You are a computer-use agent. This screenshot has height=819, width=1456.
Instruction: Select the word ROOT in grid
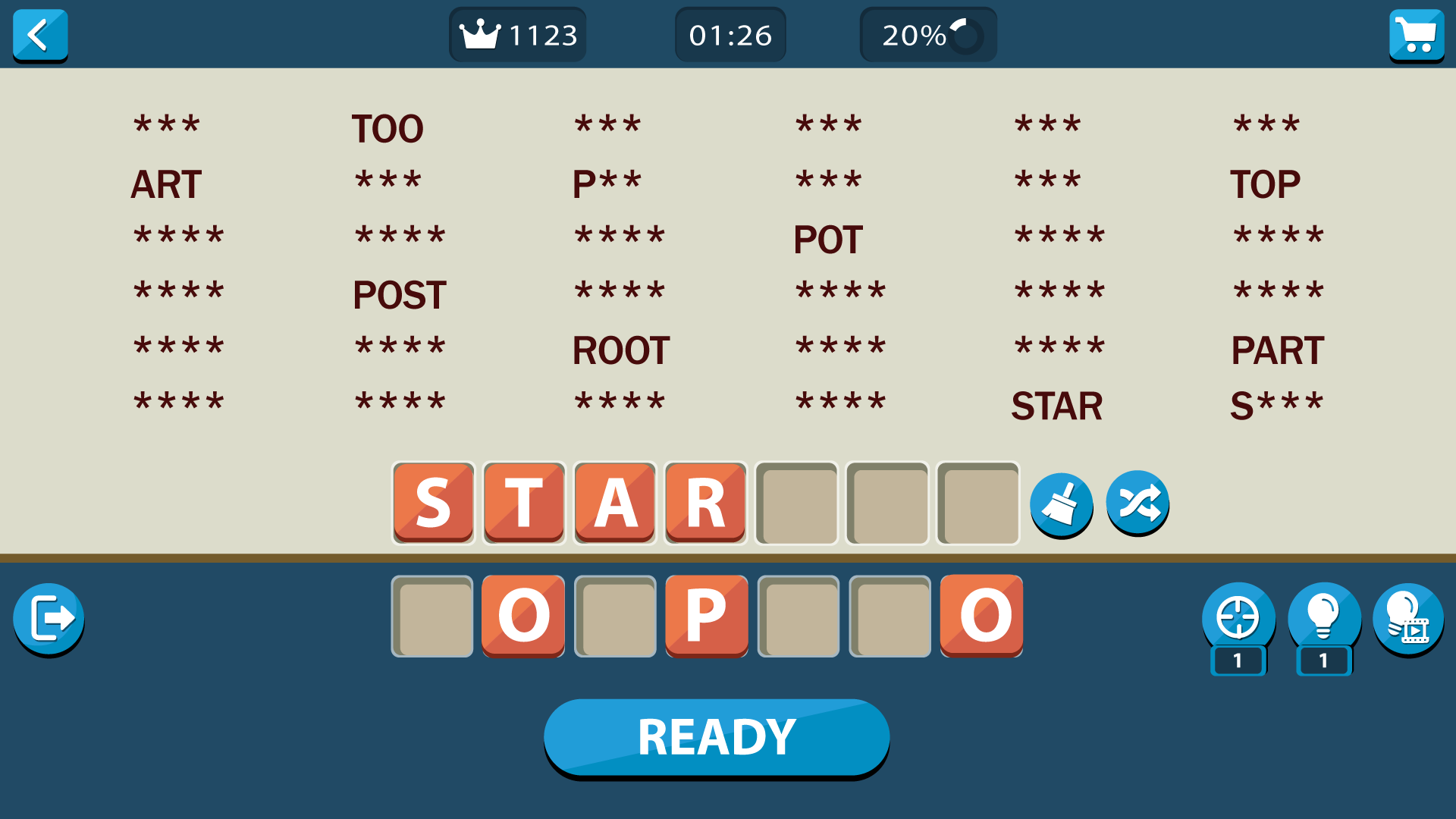pyautogui.click(x=621, y=350)
